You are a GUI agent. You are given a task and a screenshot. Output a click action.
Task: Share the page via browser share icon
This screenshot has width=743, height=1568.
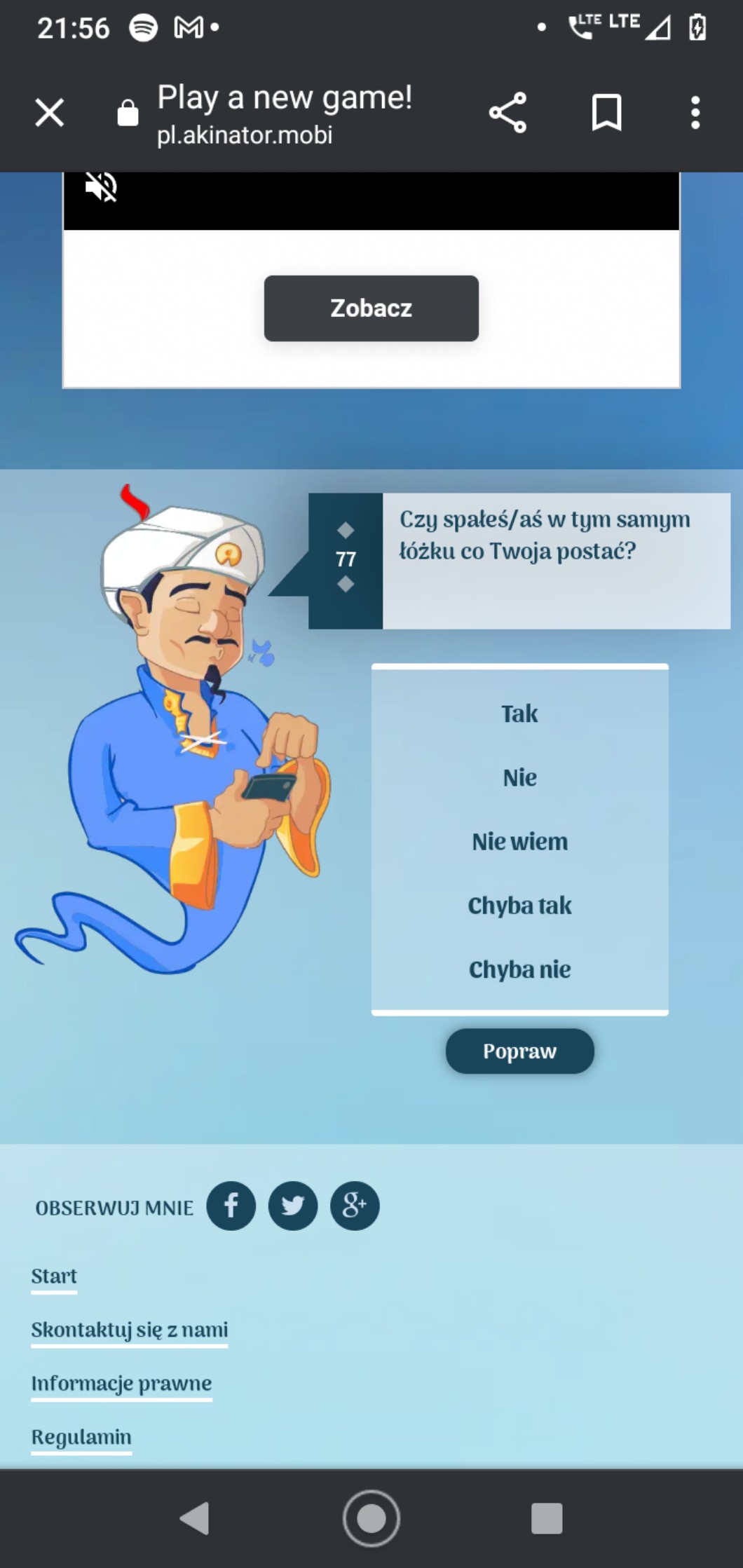[x=507, y=112]
